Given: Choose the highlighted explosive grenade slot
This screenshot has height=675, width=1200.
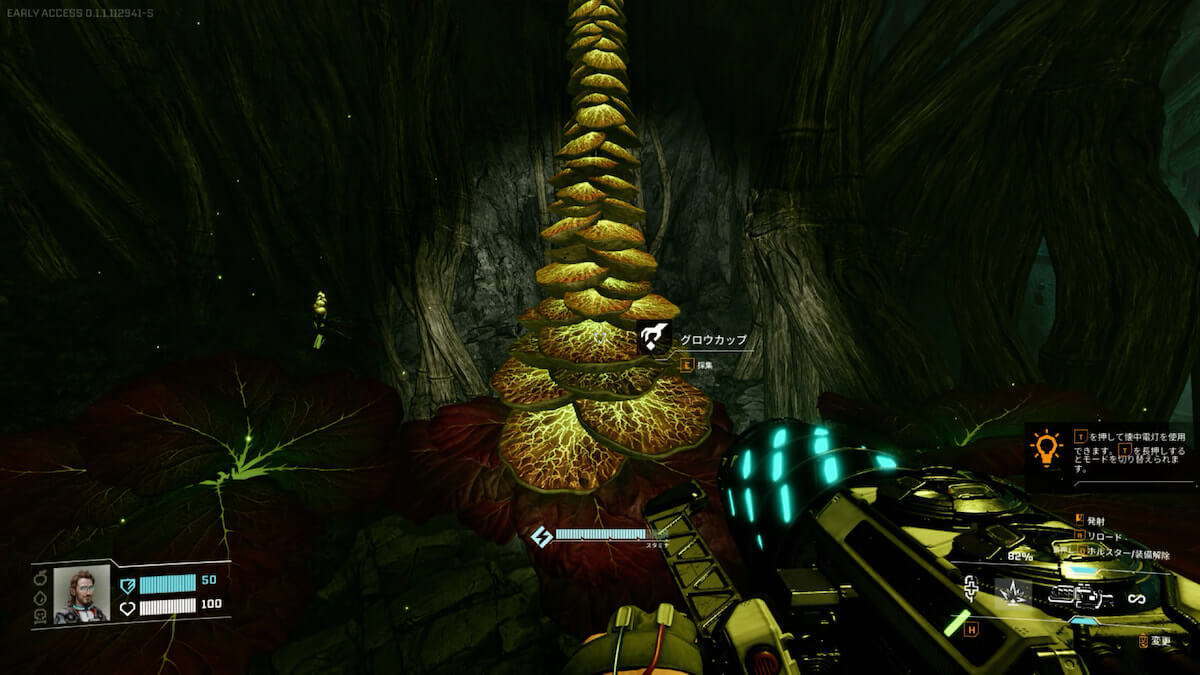Looking at the screenshot, I should click(1013, 592).
